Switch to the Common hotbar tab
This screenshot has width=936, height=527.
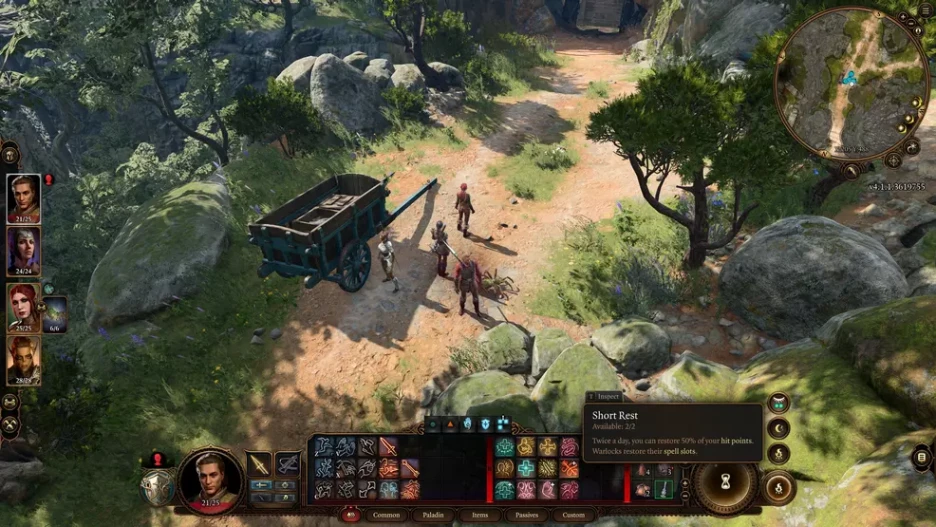(x=387, y=515)
